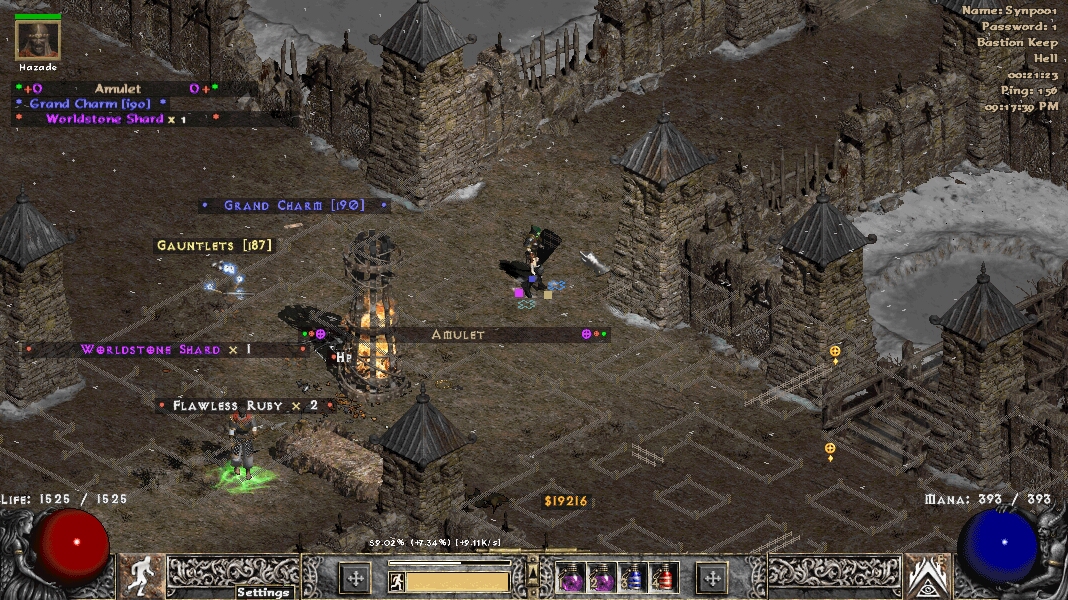Pick up the Flawless Ruby x 2 label
The height and width of the screenshot is (600, 1068).
pos(245,405)
